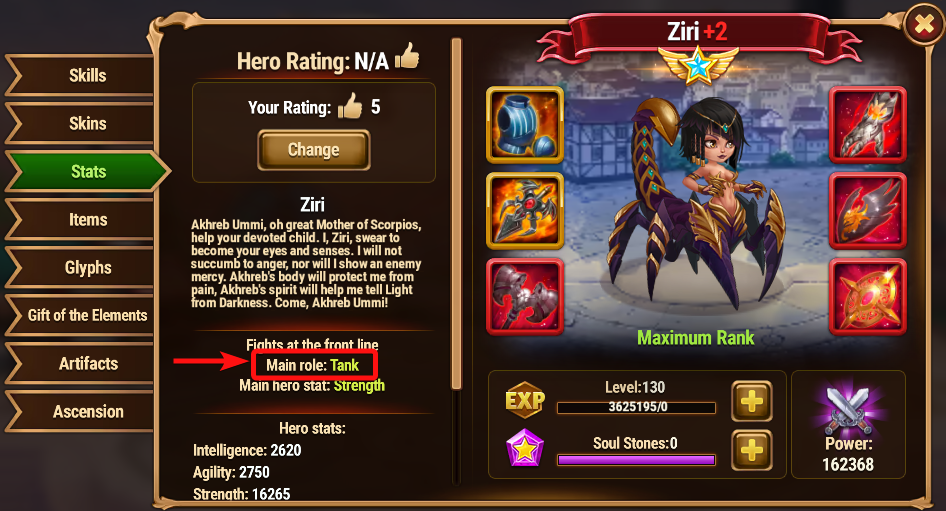Select the blue armor equipment slot
The image size is (946, 511).
(525, 124)
